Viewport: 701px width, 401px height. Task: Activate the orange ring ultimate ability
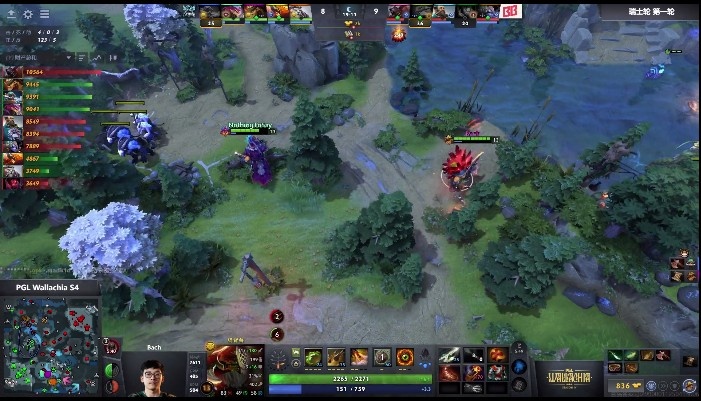coord(405,357)
